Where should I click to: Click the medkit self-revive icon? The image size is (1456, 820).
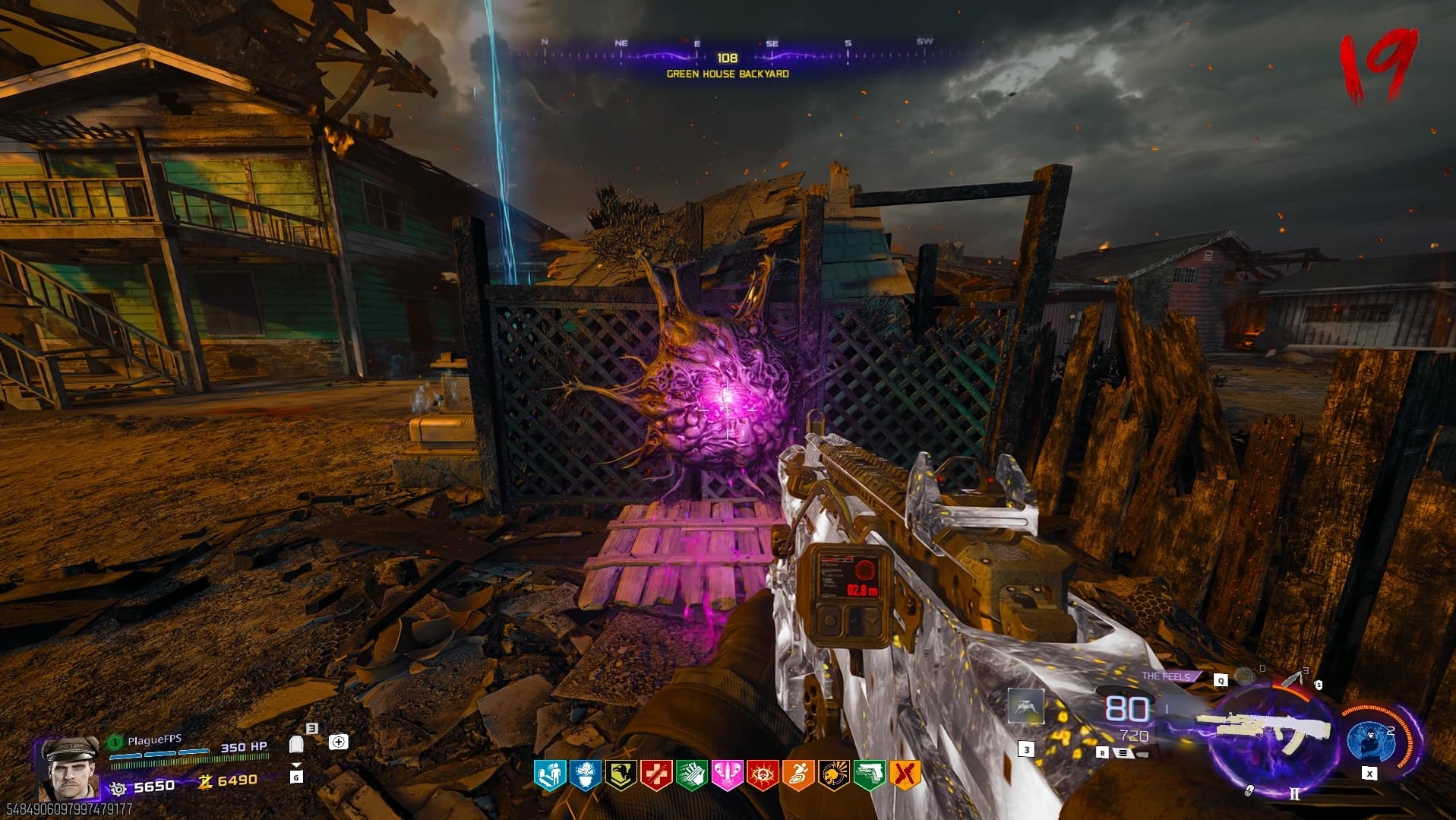click(338, 742)
